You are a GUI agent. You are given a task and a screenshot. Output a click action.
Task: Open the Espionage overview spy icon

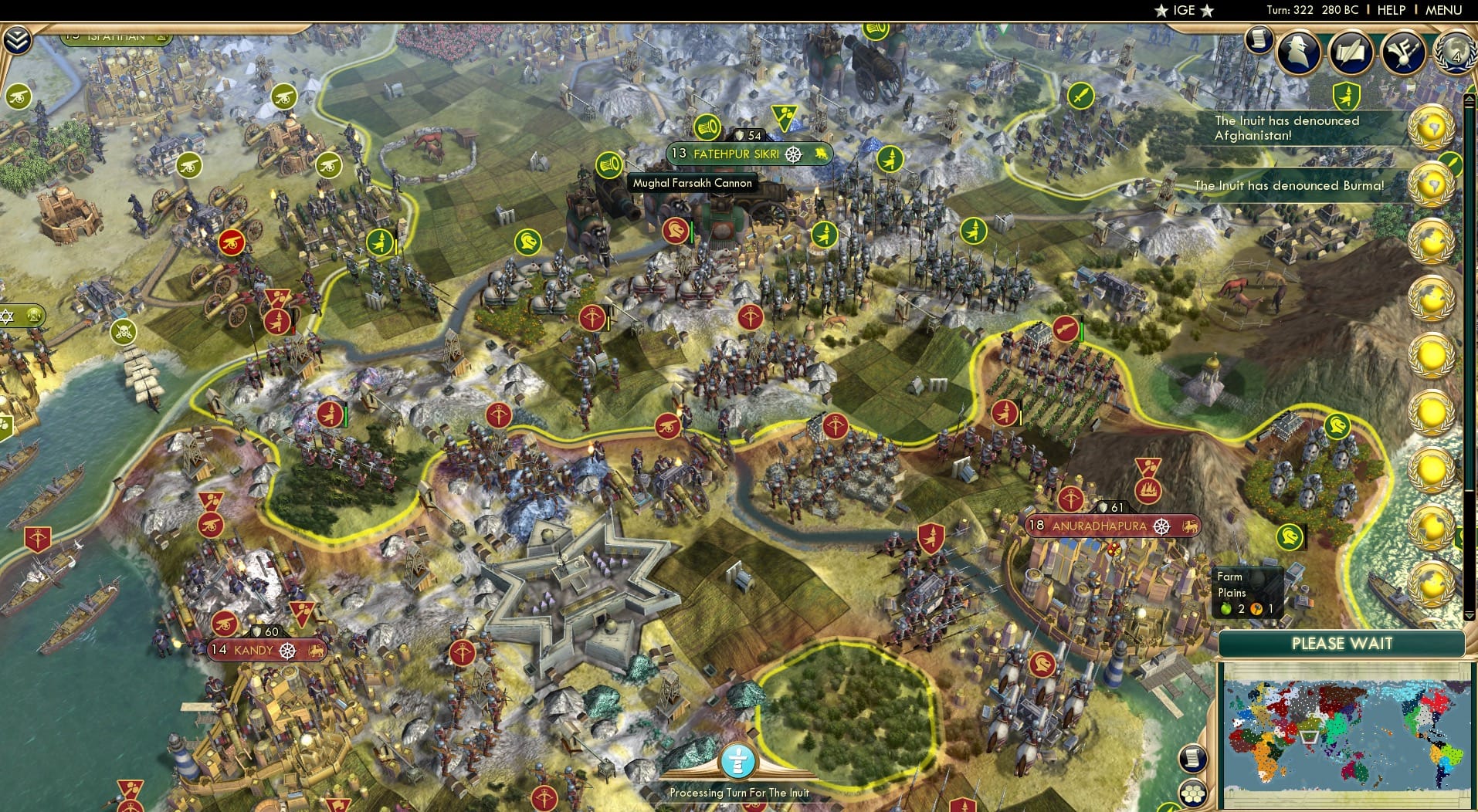[1298, 52]
